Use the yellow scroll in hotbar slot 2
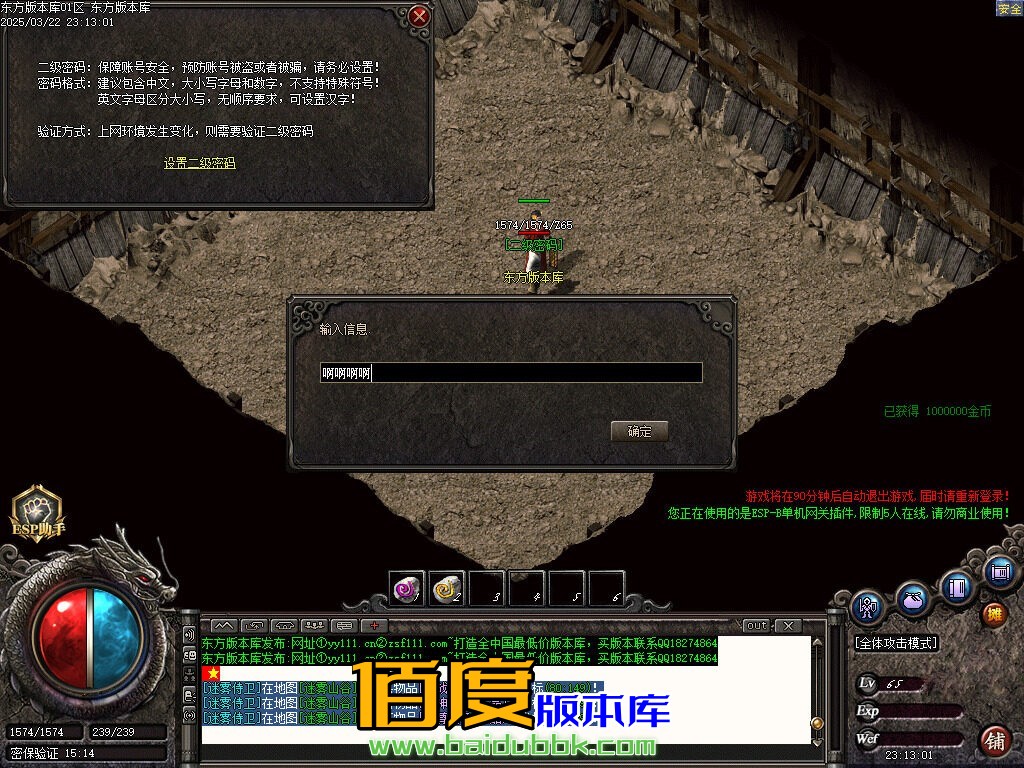Screen dimensions: 1024x768 pyautogui.click(x=447, y=589)
